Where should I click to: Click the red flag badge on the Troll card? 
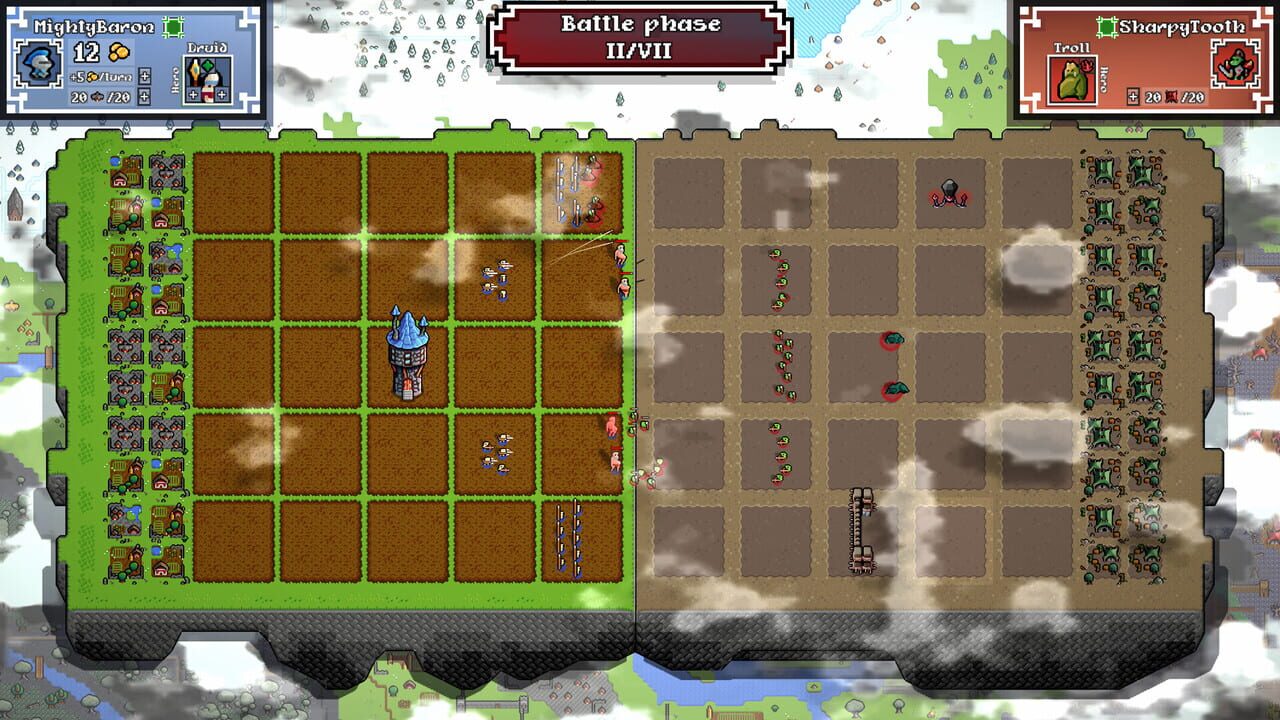click(x=1087, y=67)
